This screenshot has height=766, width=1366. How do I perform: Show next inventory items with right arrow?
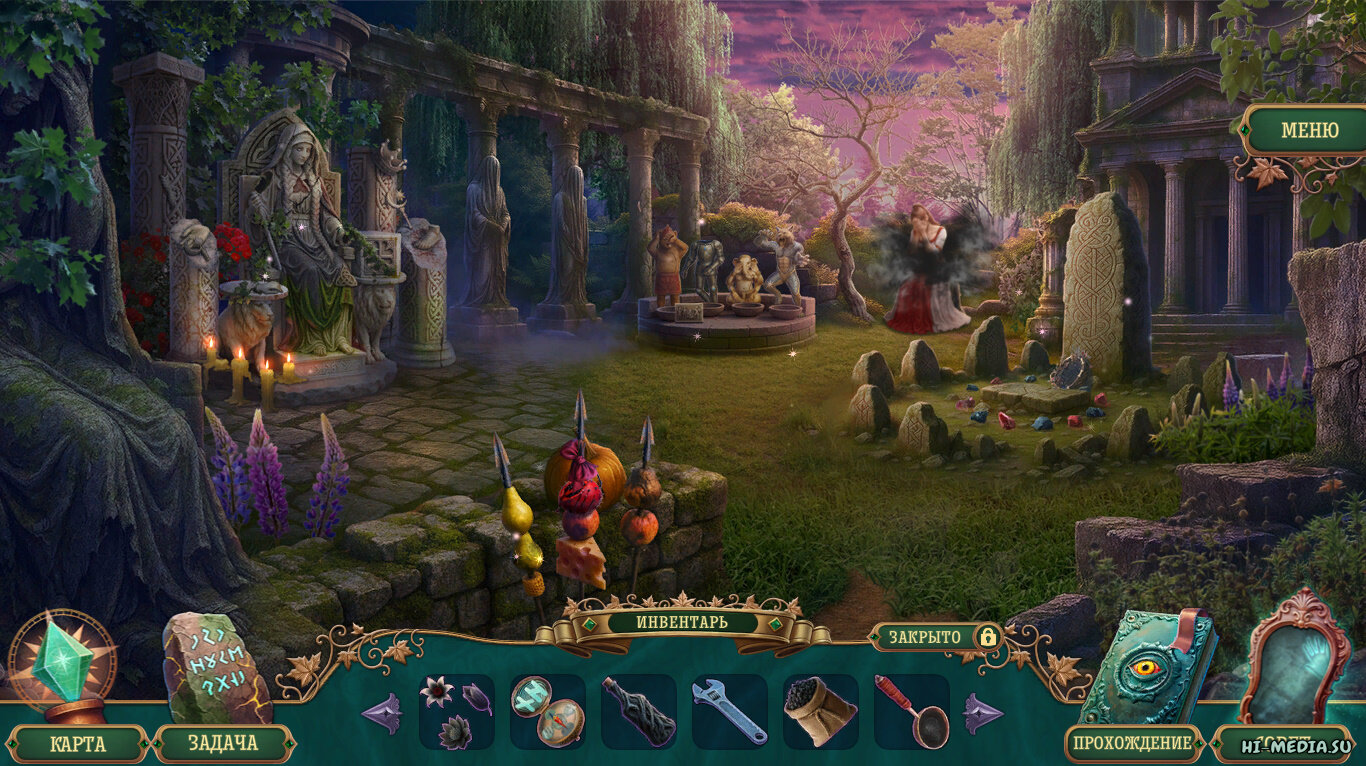(983, 713)
